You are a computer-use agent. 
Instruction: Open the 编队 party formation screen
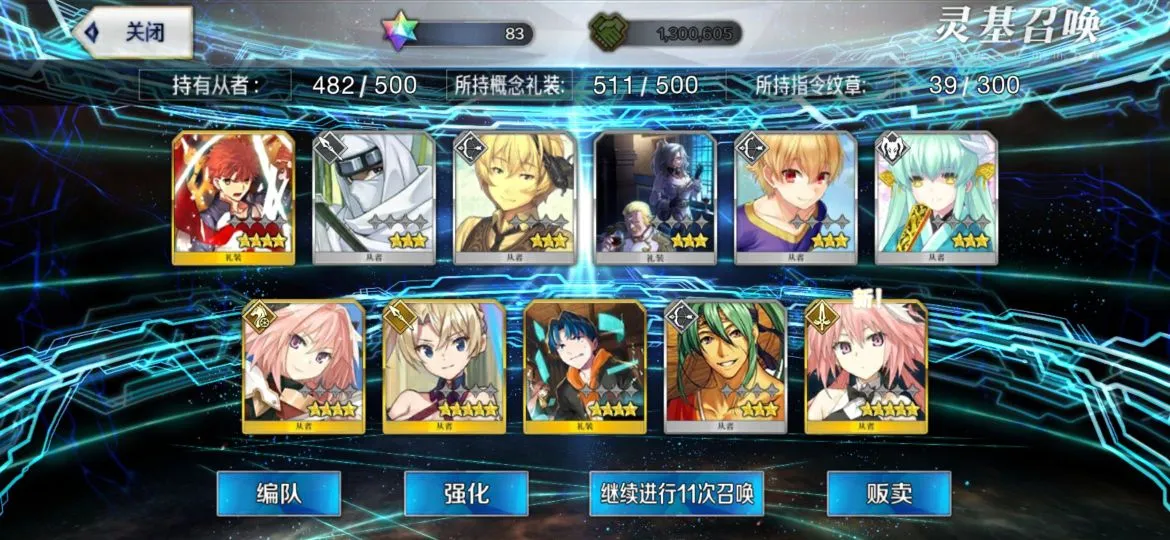coord(278,493)
